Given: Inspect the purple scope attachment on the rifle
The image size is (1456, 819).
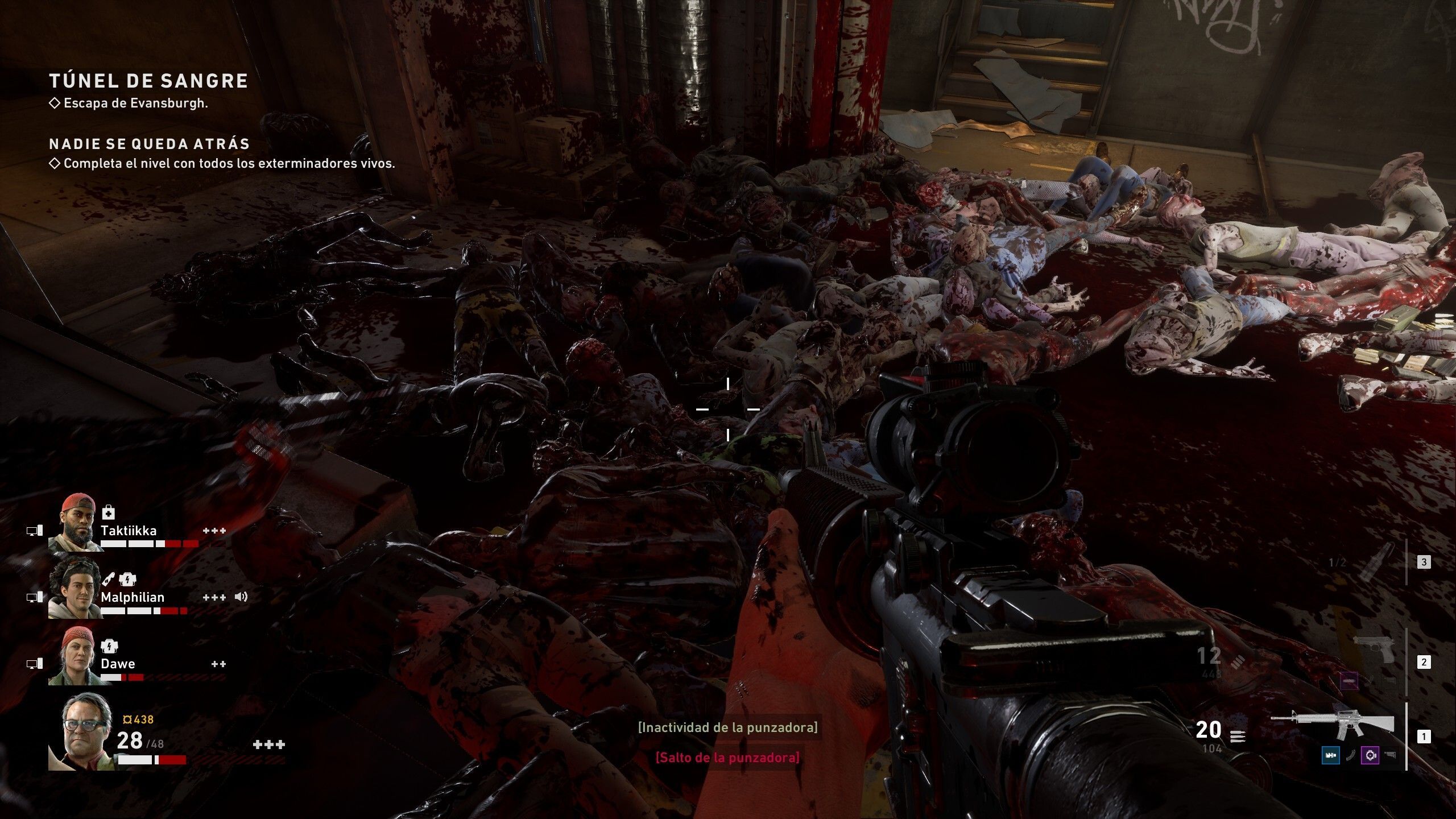Looking at the screenshot, I should point(1370,756).
